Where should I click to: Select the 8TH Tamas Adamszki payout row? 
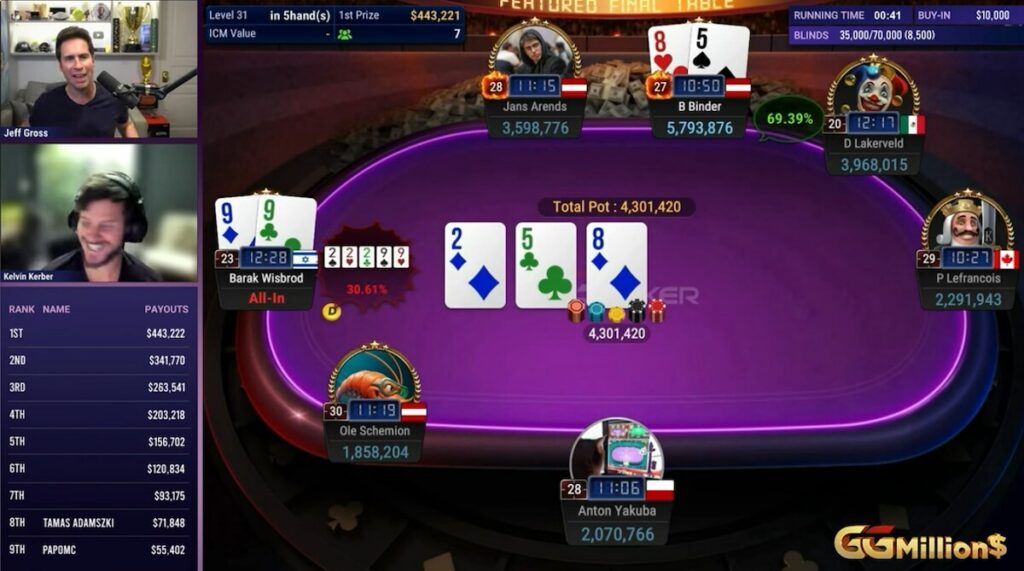coord(99,523)
